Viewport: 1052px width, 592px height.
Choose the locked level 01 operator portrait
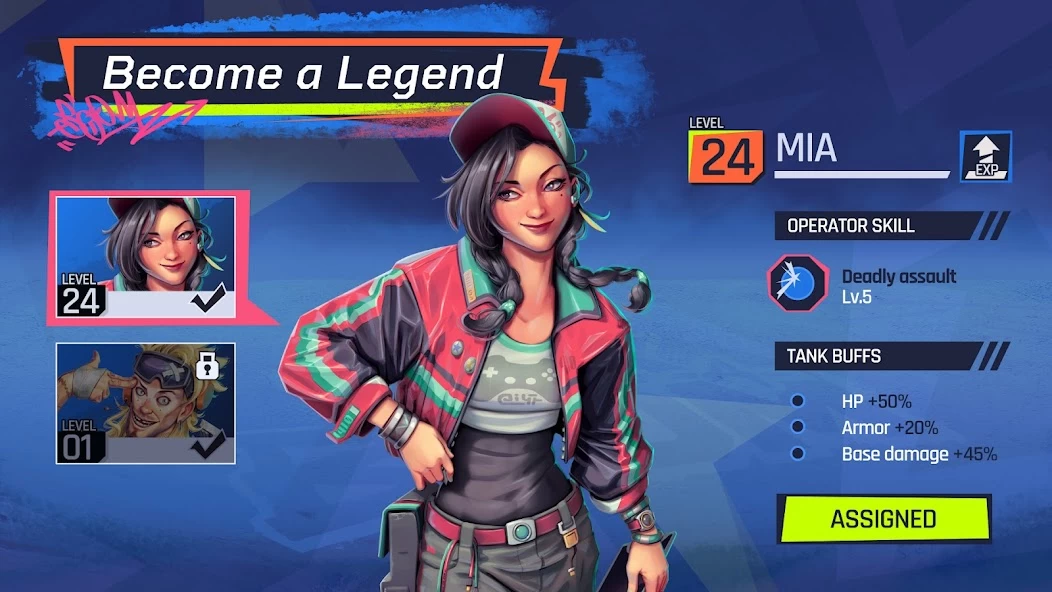(146, 403)
